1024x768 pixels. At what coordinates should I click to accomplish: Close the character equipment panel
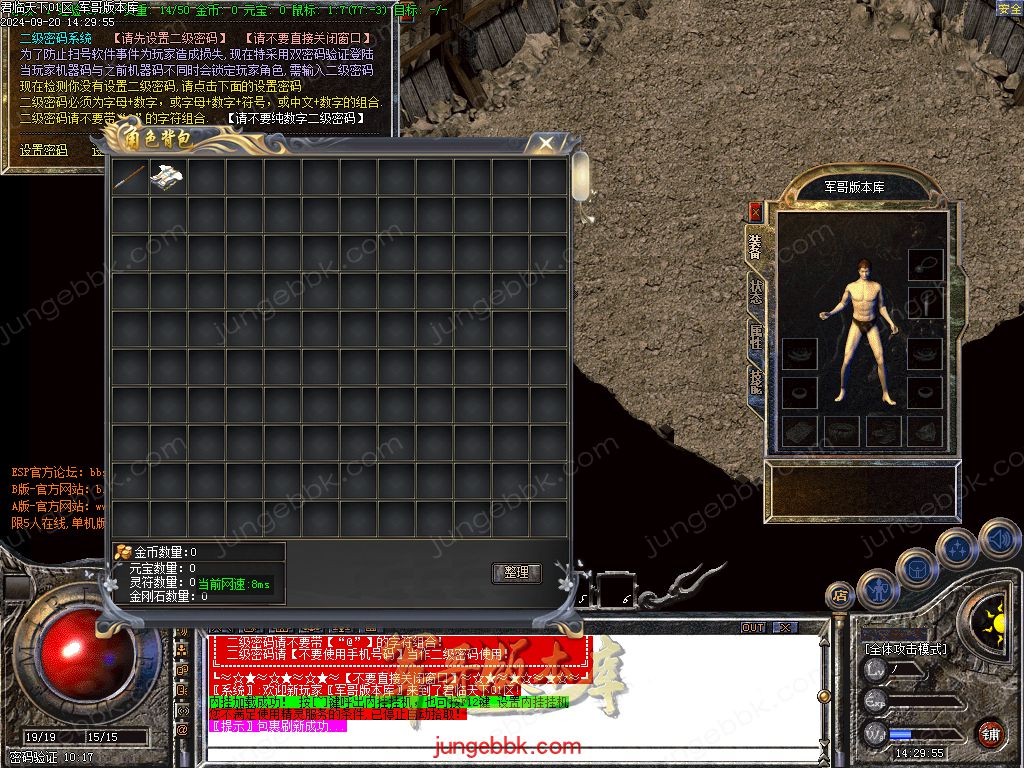(755, 212)
